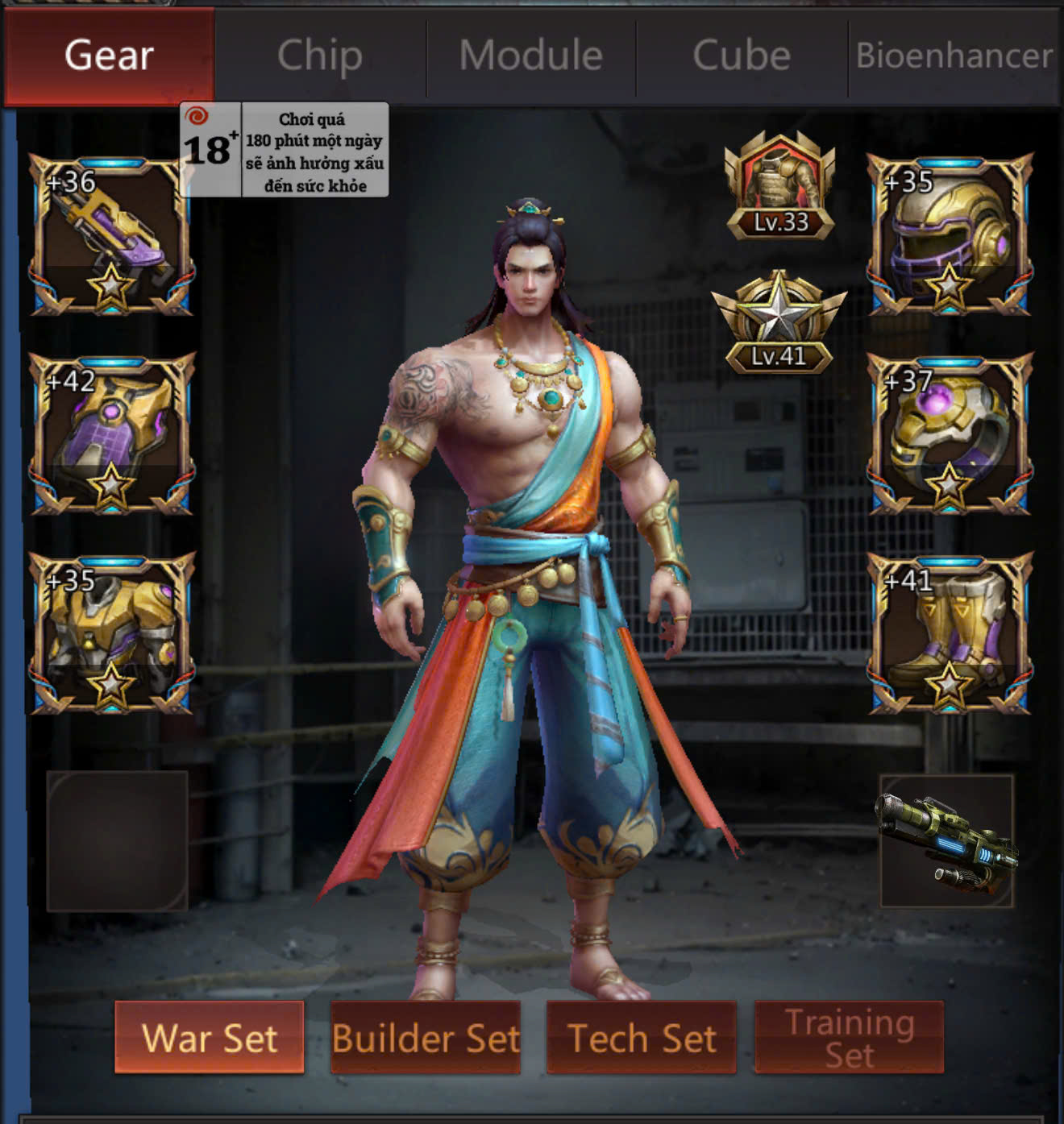Image resolution: width=1064 pixels, height=1124 pixels.
Task: Activate the War Set button
Action: [210, 1037]
